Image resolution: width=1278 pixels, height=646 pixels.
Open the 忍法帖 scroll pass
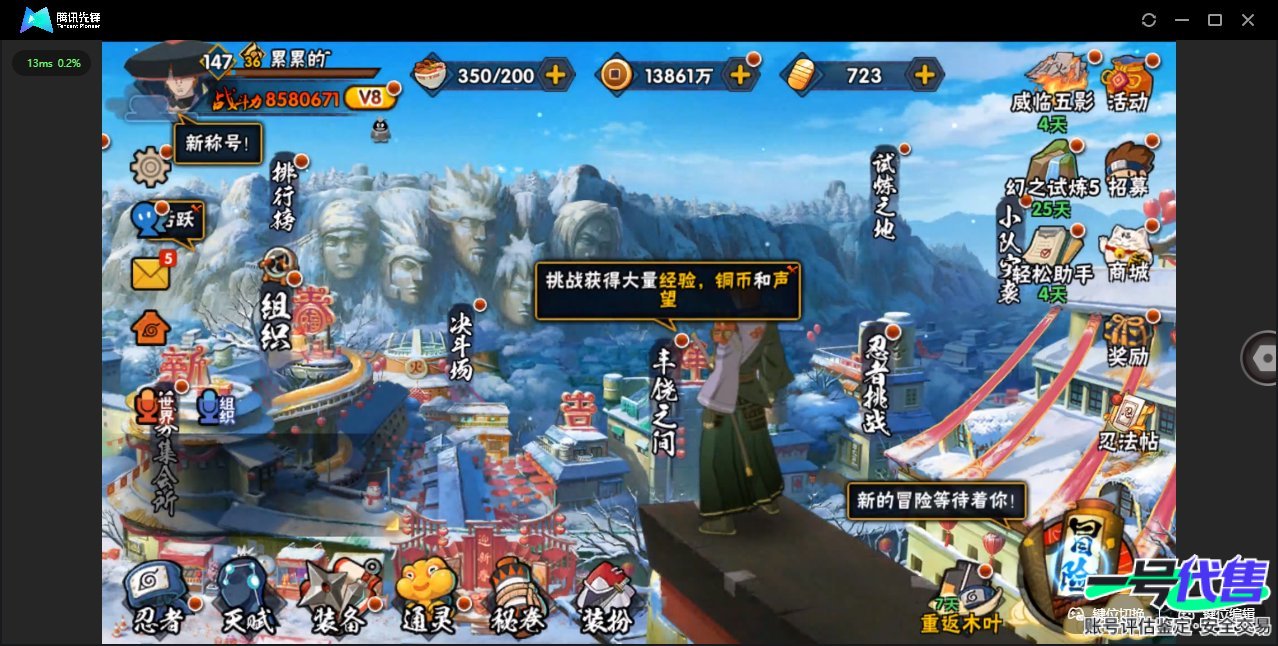click(x=1127, y=425)
